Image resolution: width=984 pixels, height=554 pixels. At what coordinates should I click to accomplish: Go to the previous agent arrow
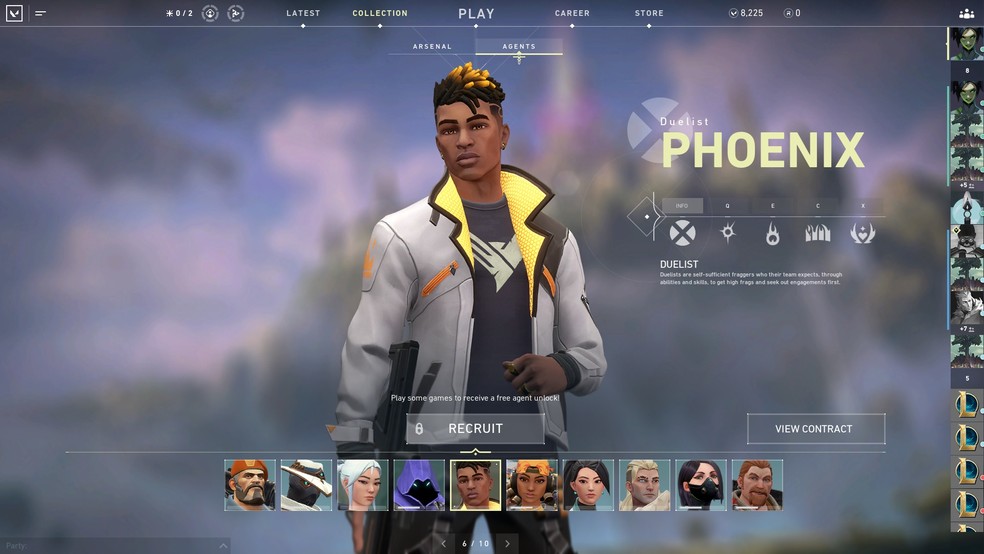[443, 544]
